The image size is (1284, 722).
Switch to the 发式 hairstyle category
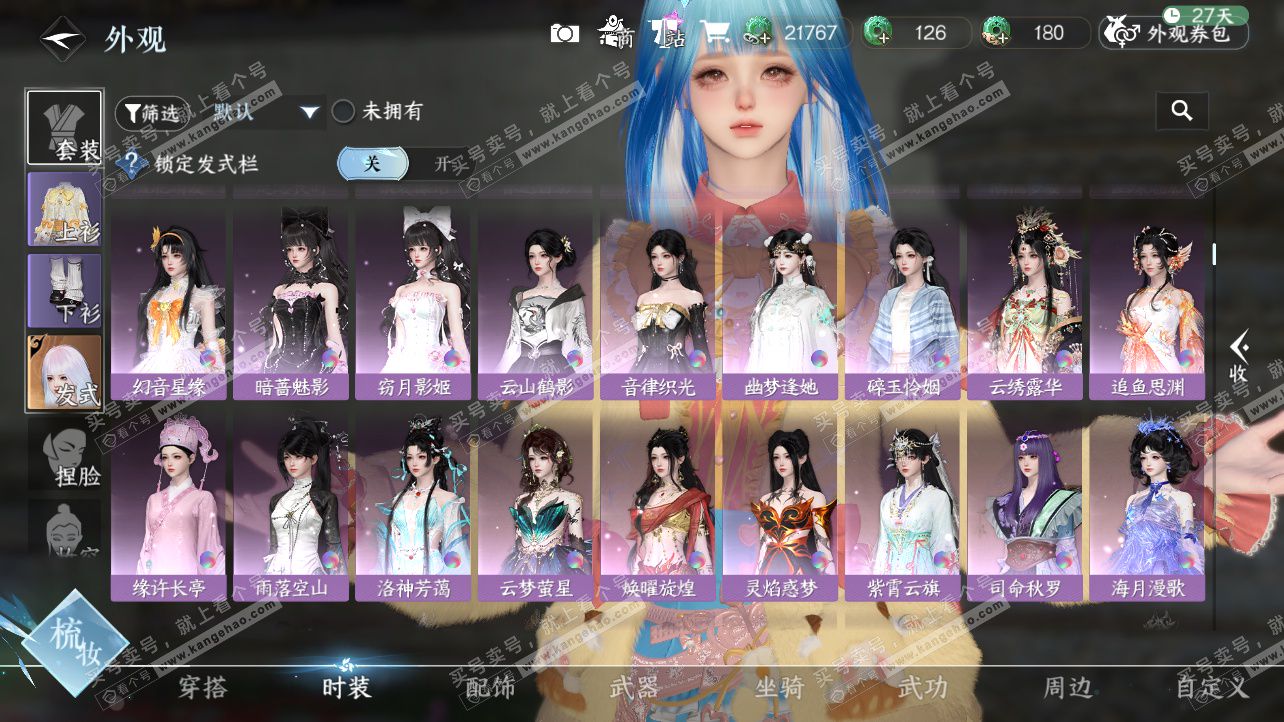point(65,371)
